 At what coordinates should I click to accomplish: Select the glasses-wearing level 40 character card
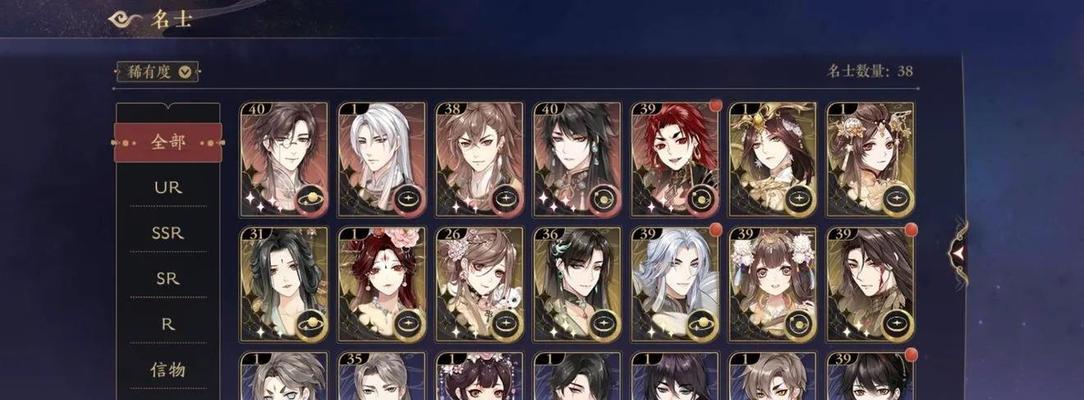point(283,159)
